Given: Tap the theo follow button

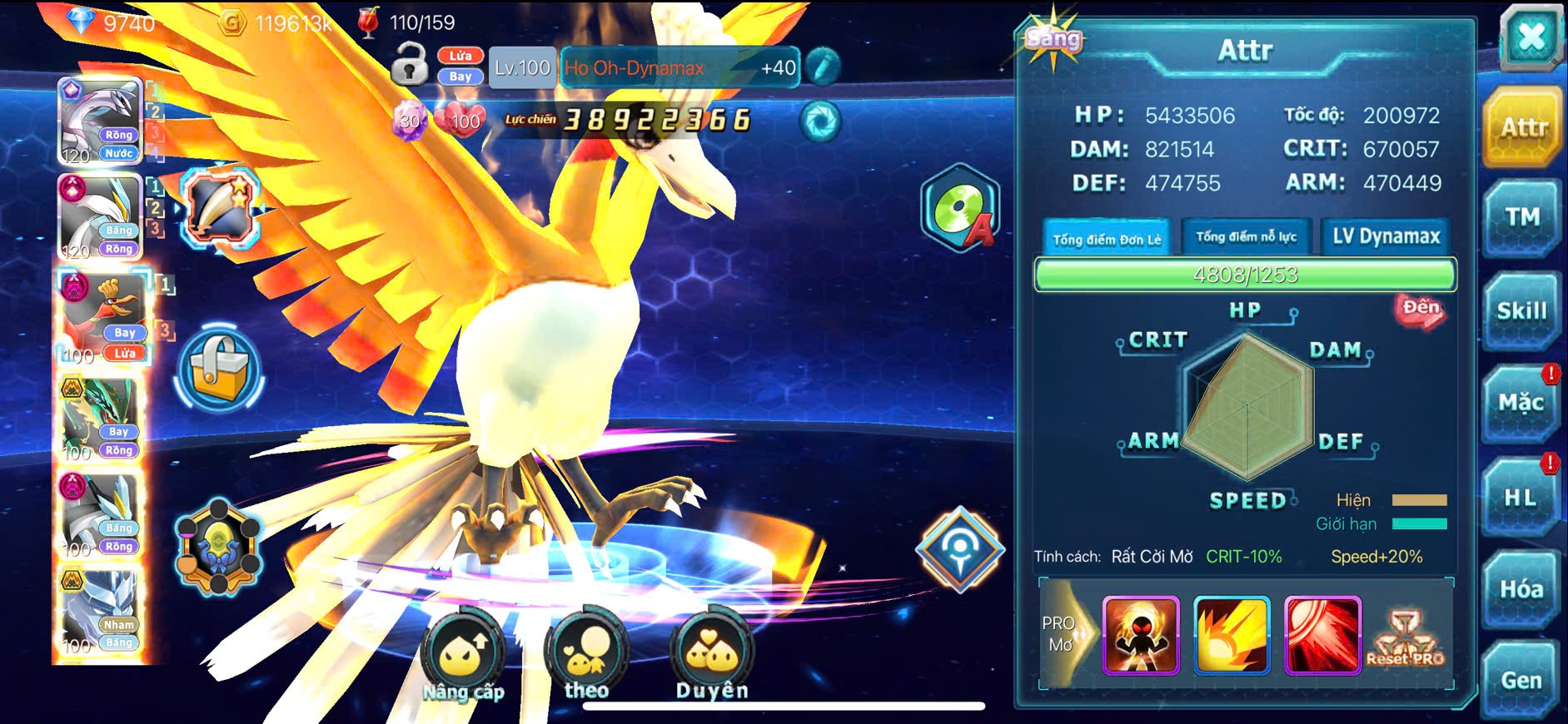Looking at the screenshot, I should click(x=586, y=656).
